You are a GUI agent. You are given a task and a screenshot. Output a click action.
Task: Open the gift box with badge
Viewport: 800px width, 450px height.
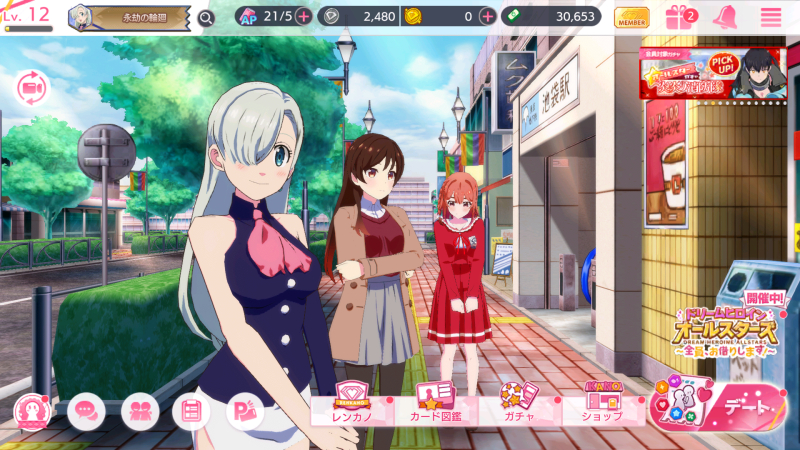[x=682, y=17]
